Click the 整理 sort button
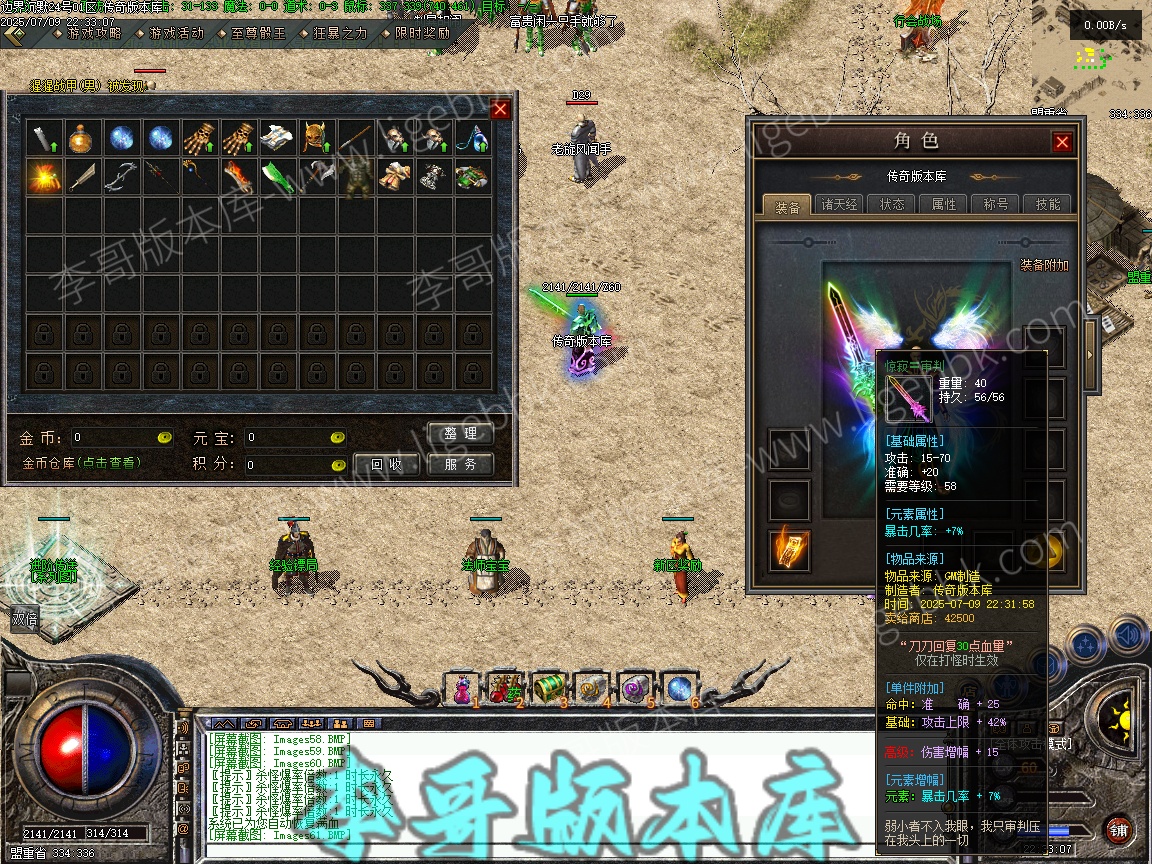This screenshot has height=864, width=1152. [x=461, y=434]
